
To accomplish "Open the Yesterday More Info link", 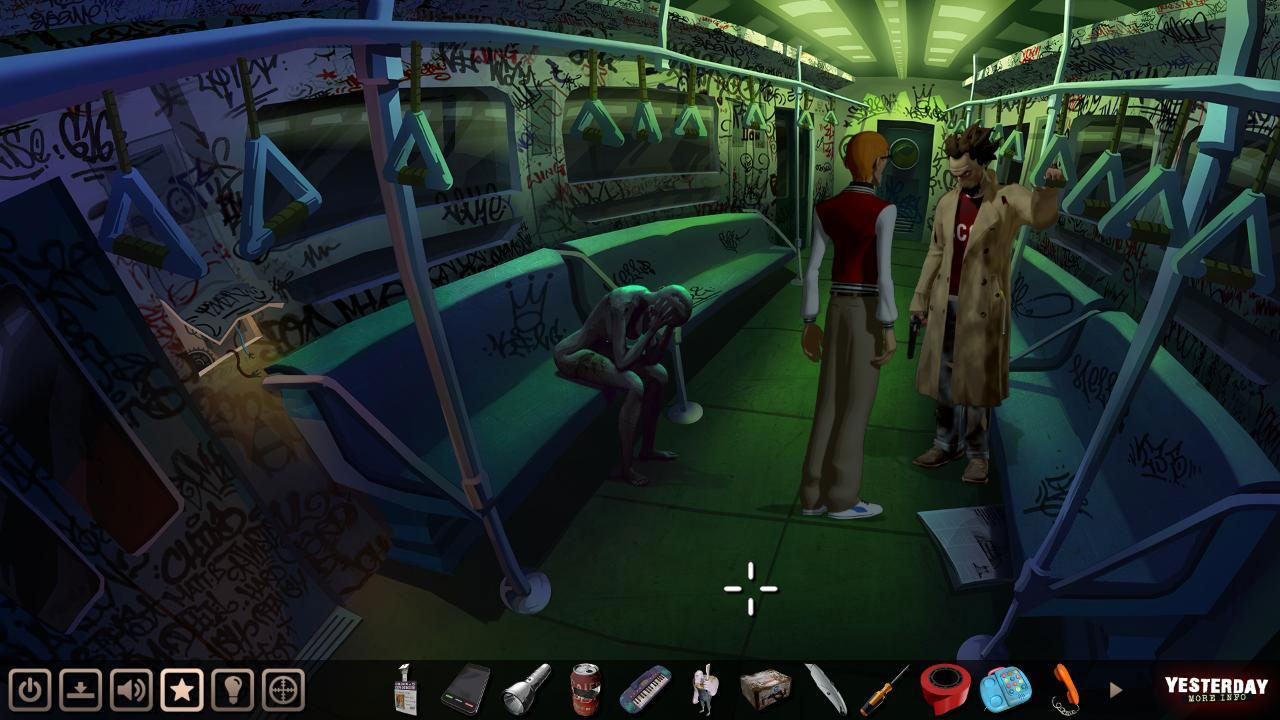I will click(1215, 689).
